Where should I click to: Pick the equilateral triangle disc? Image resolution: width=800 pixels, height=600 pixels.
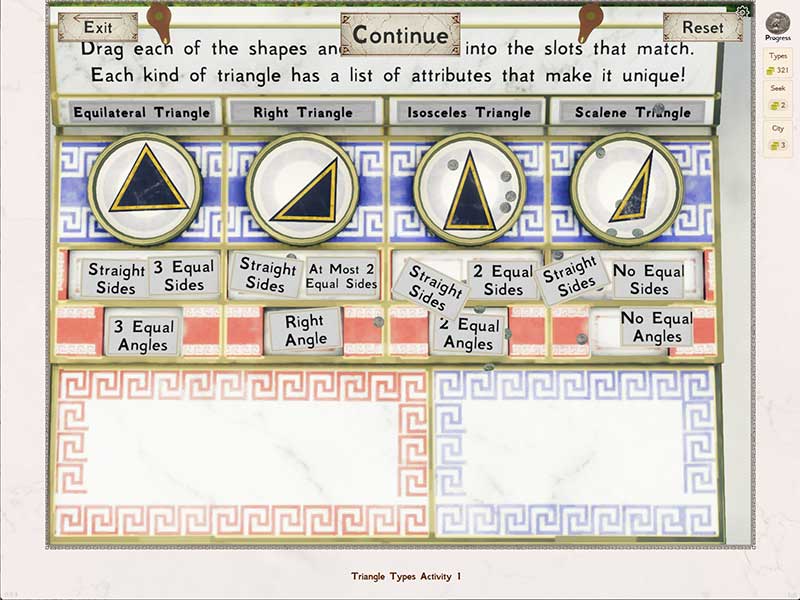point(145,188)
